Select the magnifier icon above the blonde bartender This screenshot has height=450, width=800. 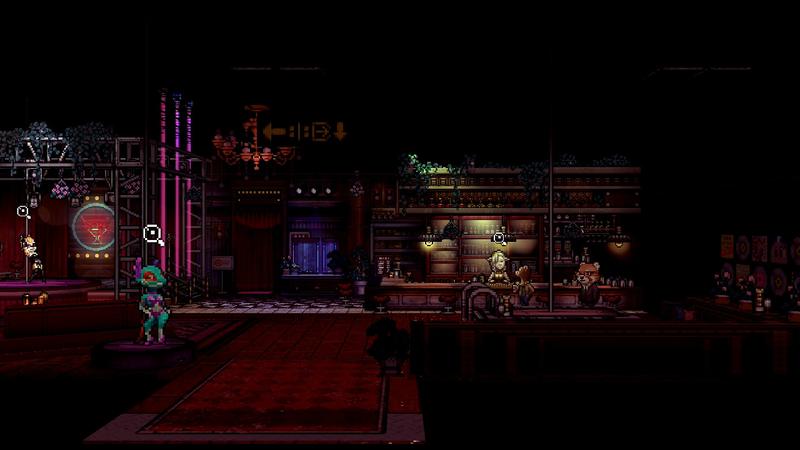(x=498, y=237)
